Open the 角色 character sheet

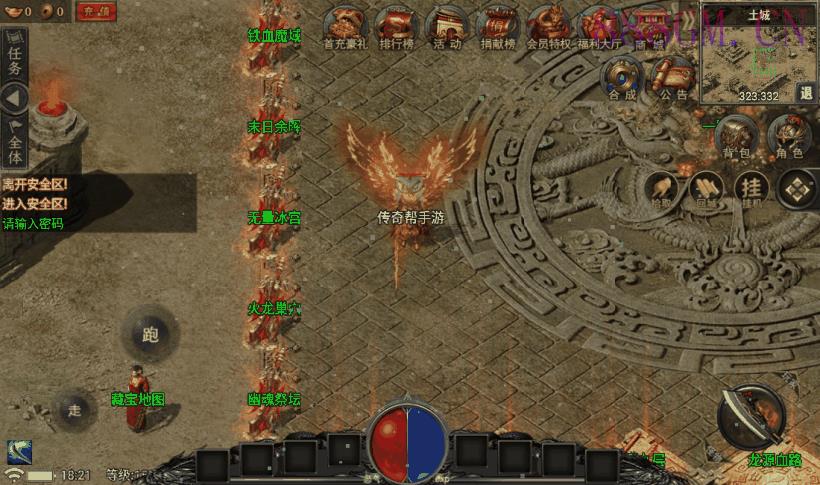click(790, 136)
